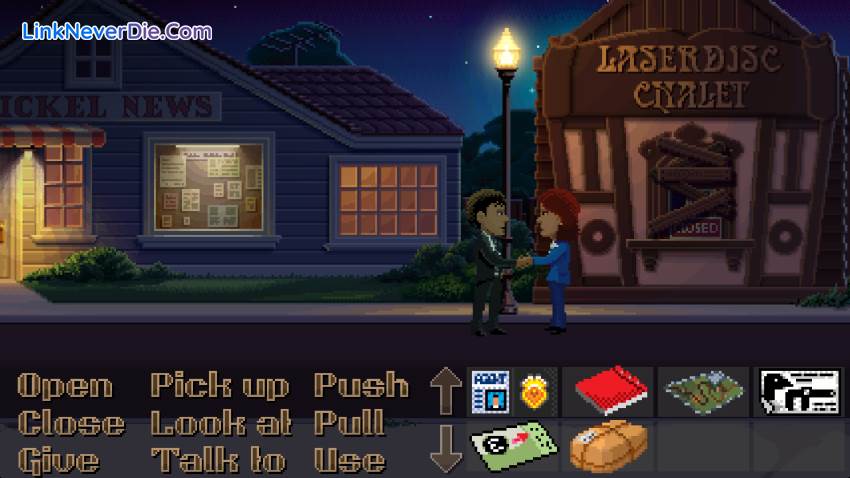Select the Pick up verb
The width and height of the screenshot is (850, 478).
click(x=219, y=386)
